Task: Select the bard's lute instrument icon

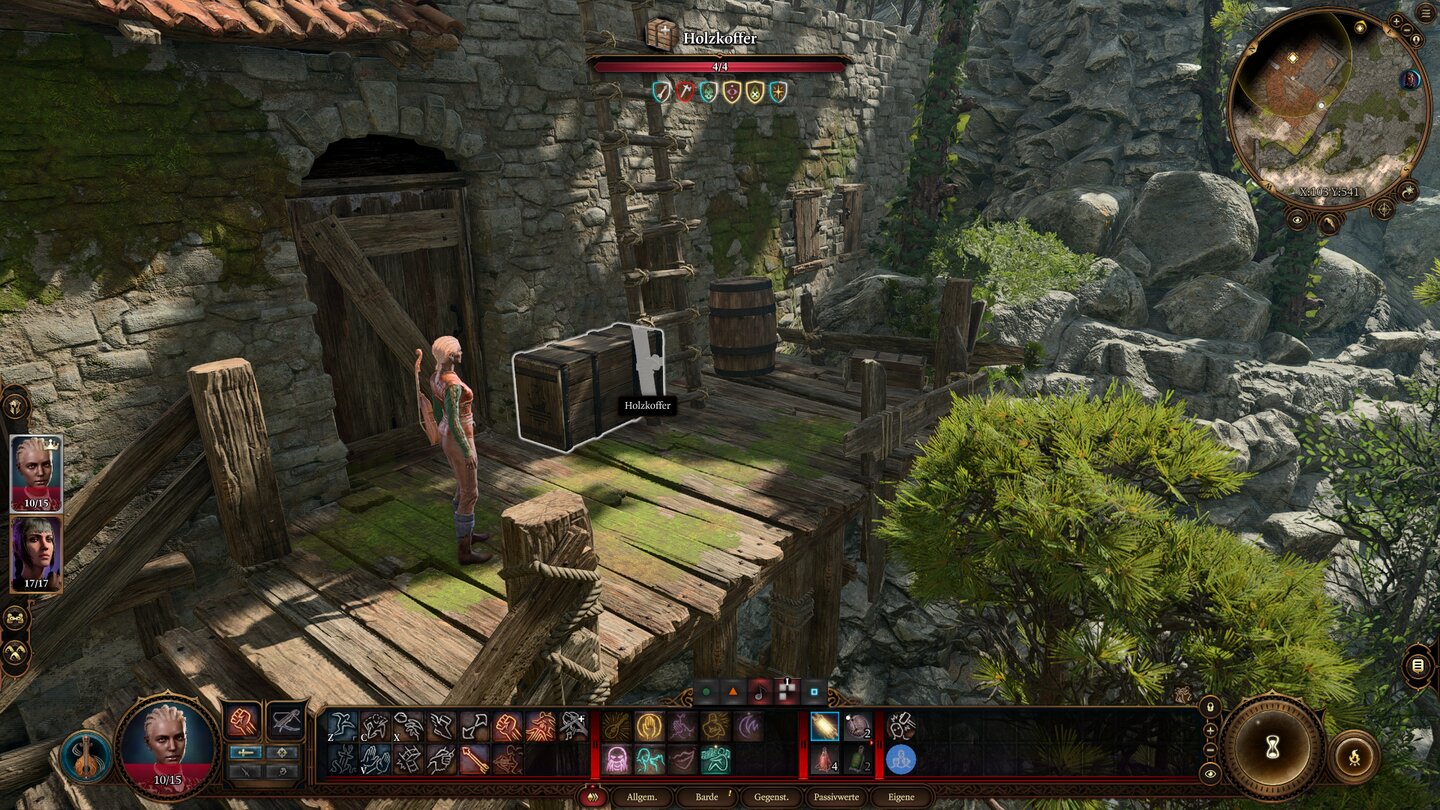Action: [x=614, y=726]
